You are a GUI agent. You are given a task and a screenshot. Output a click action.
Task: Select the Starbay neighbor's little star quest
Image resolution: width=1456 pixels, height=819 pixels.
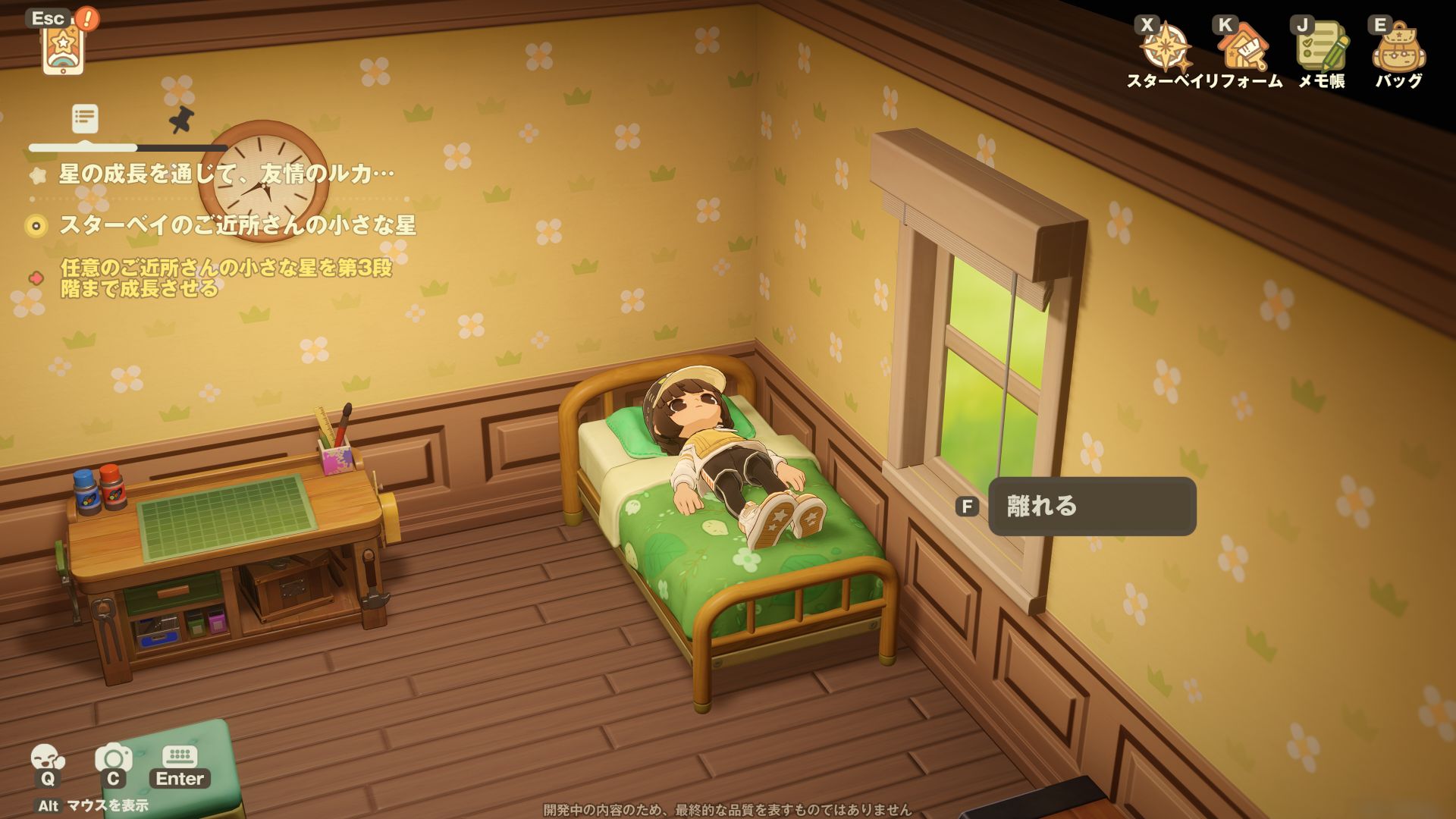(237, 225)
